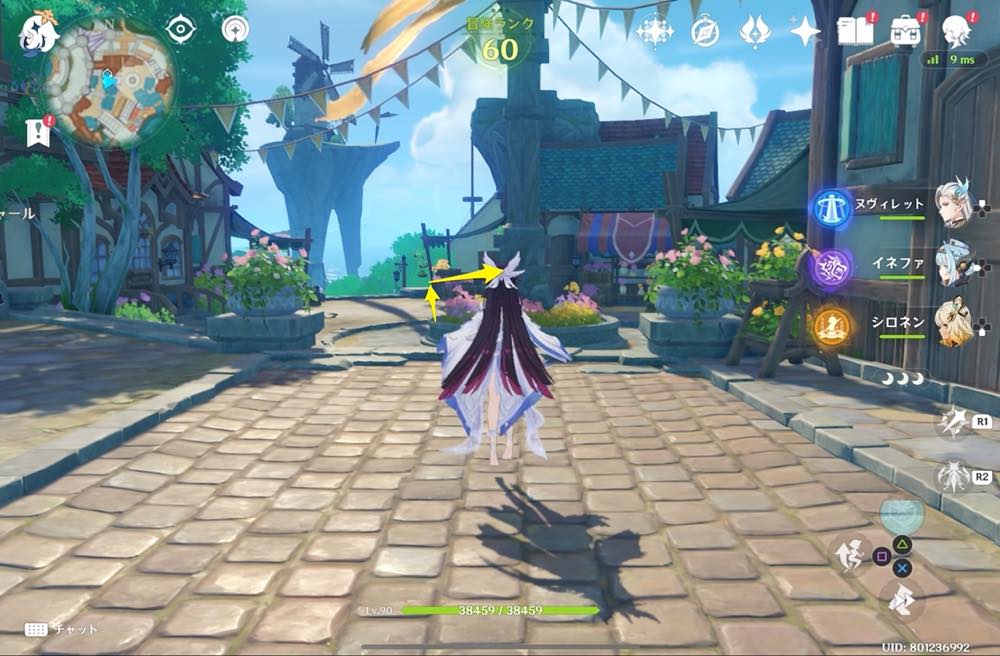Tap the white arrow icon below cross button
Image resolution: width=1000 pixels, height=656 pixels.
(x=903, y=599)
